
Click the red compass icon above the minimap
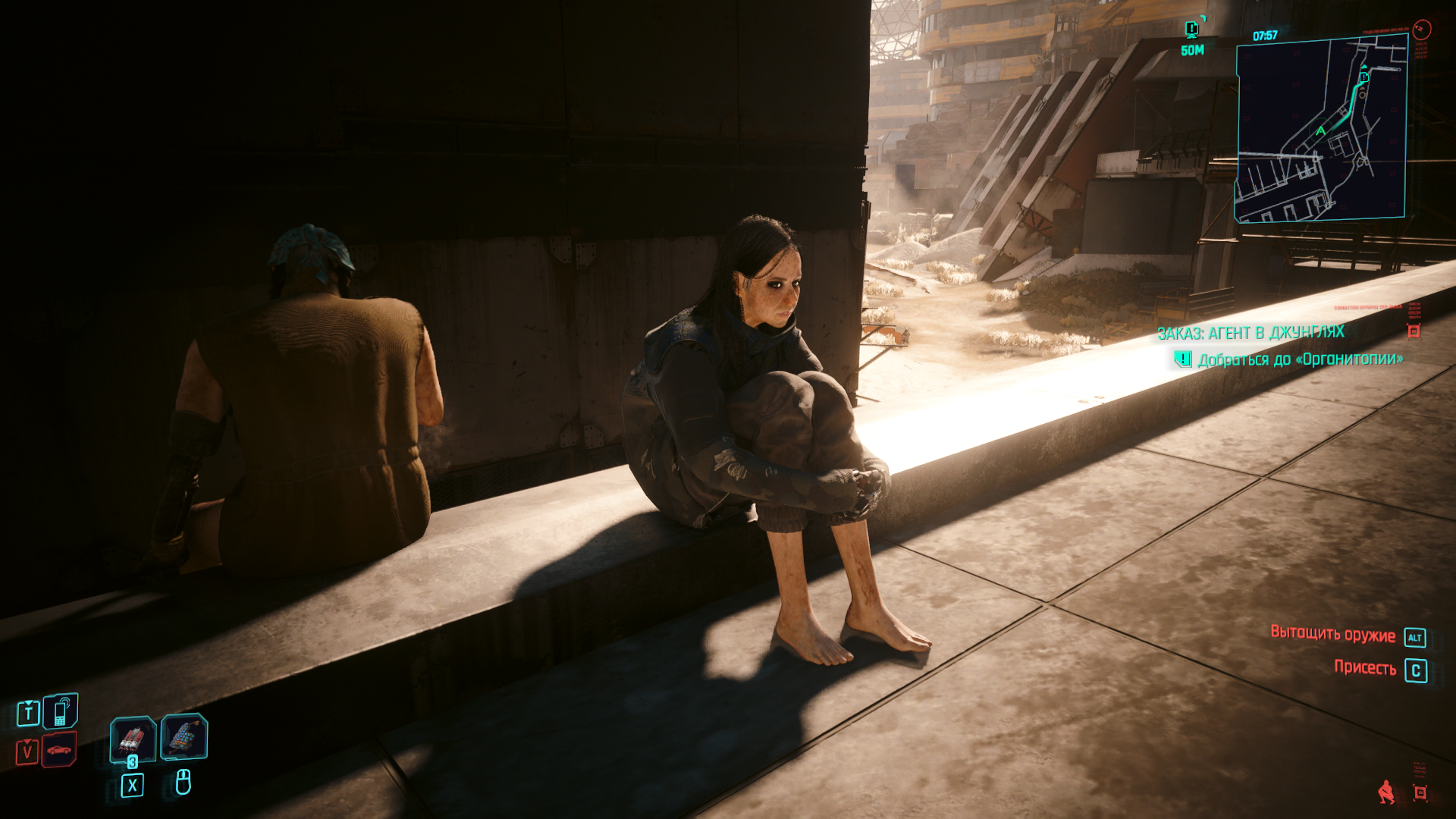(1422, 30)
